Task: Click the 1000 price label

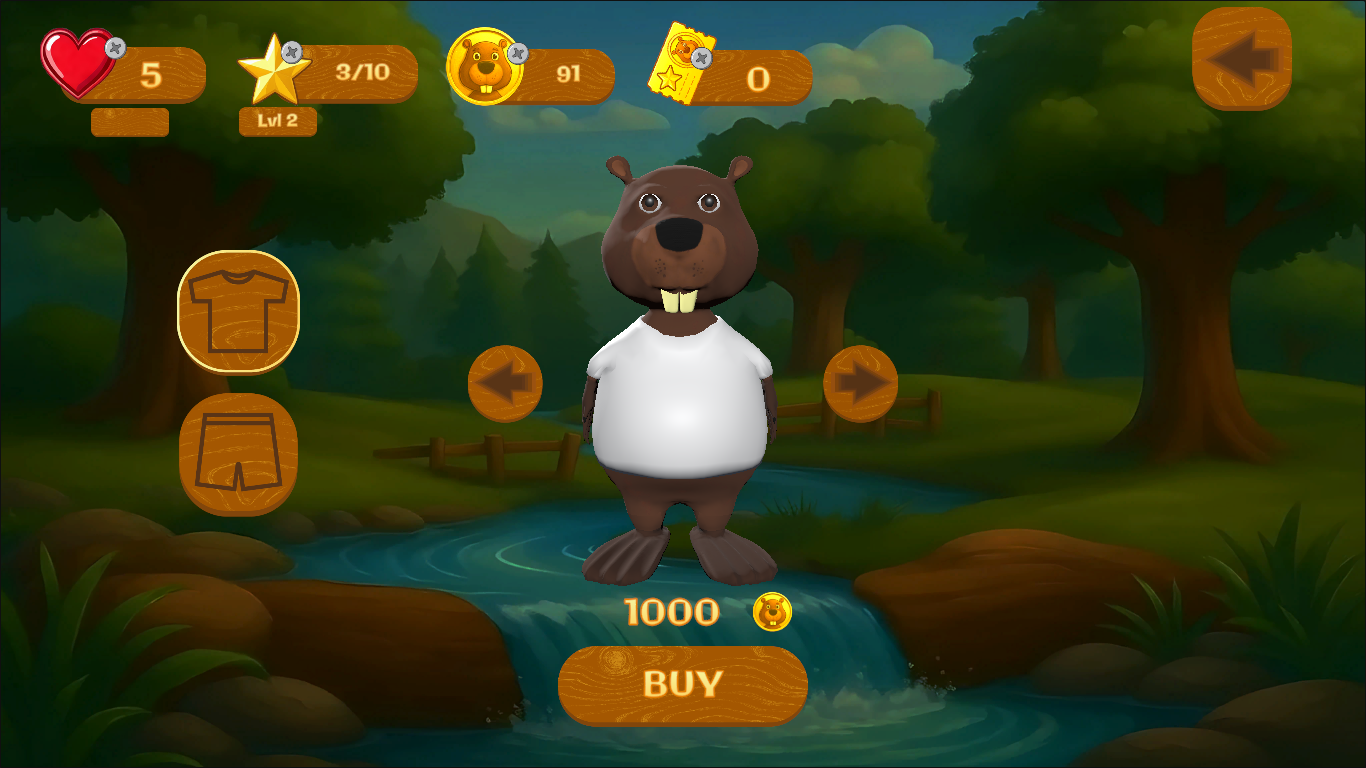Action: coord(671,610)
